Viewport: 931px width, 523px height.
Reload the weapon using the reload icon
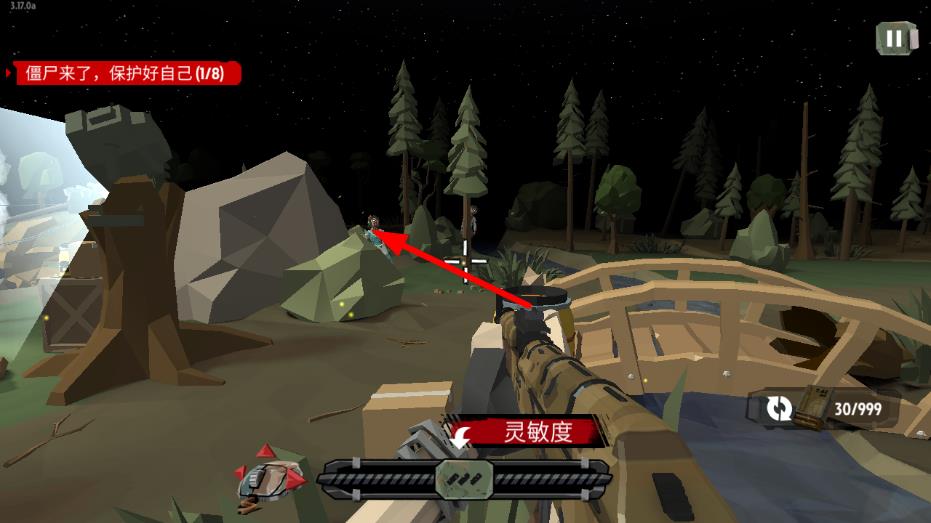pyautogui.click(x=780, y=408)
